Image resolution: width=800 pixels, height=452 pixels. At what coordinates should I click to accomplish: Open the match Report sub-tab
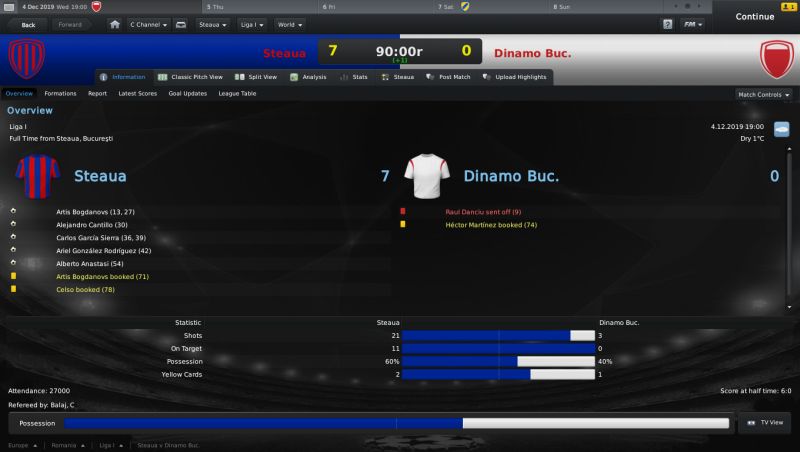[97, 94]
